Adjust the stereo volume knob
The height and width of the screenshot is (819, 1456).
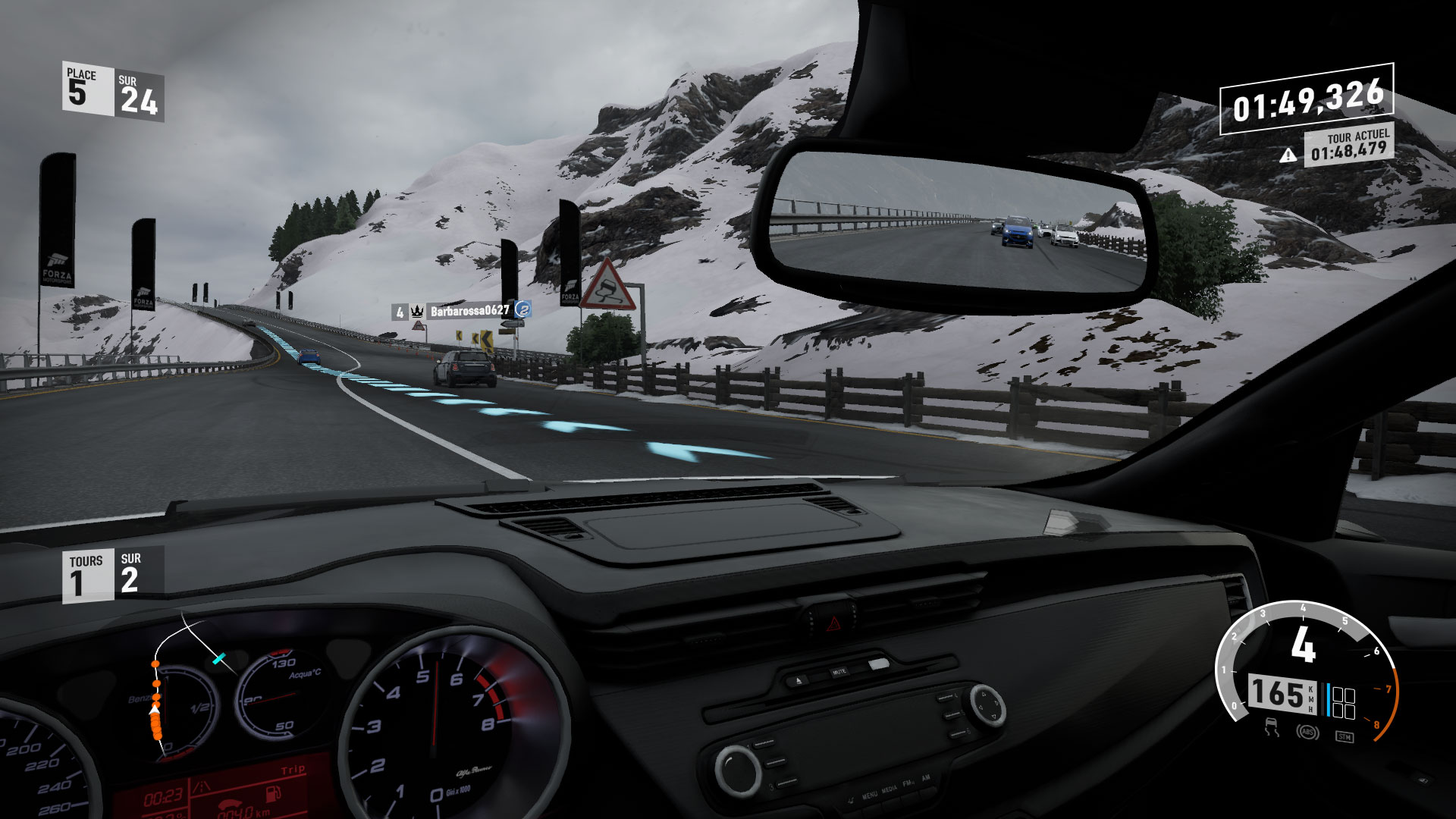click(739, 771)
